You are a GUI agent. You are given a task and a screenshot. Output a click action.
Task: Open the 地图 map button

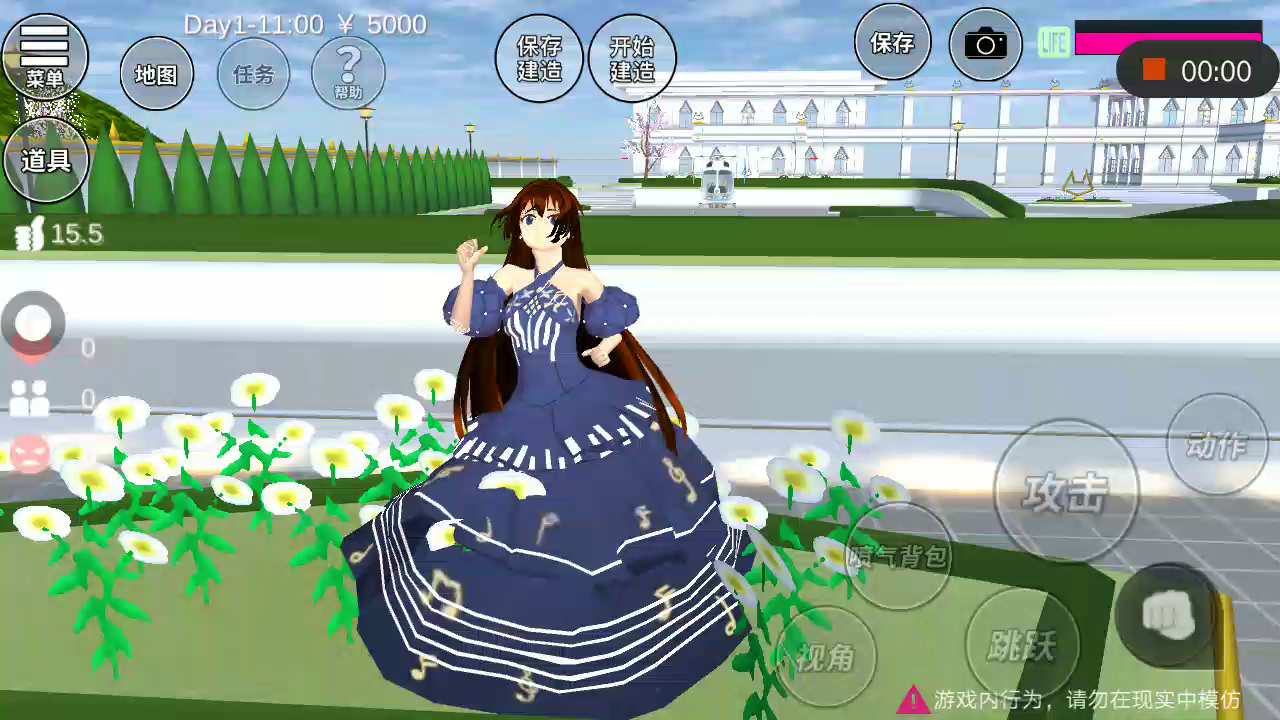(x=156, y=74)
